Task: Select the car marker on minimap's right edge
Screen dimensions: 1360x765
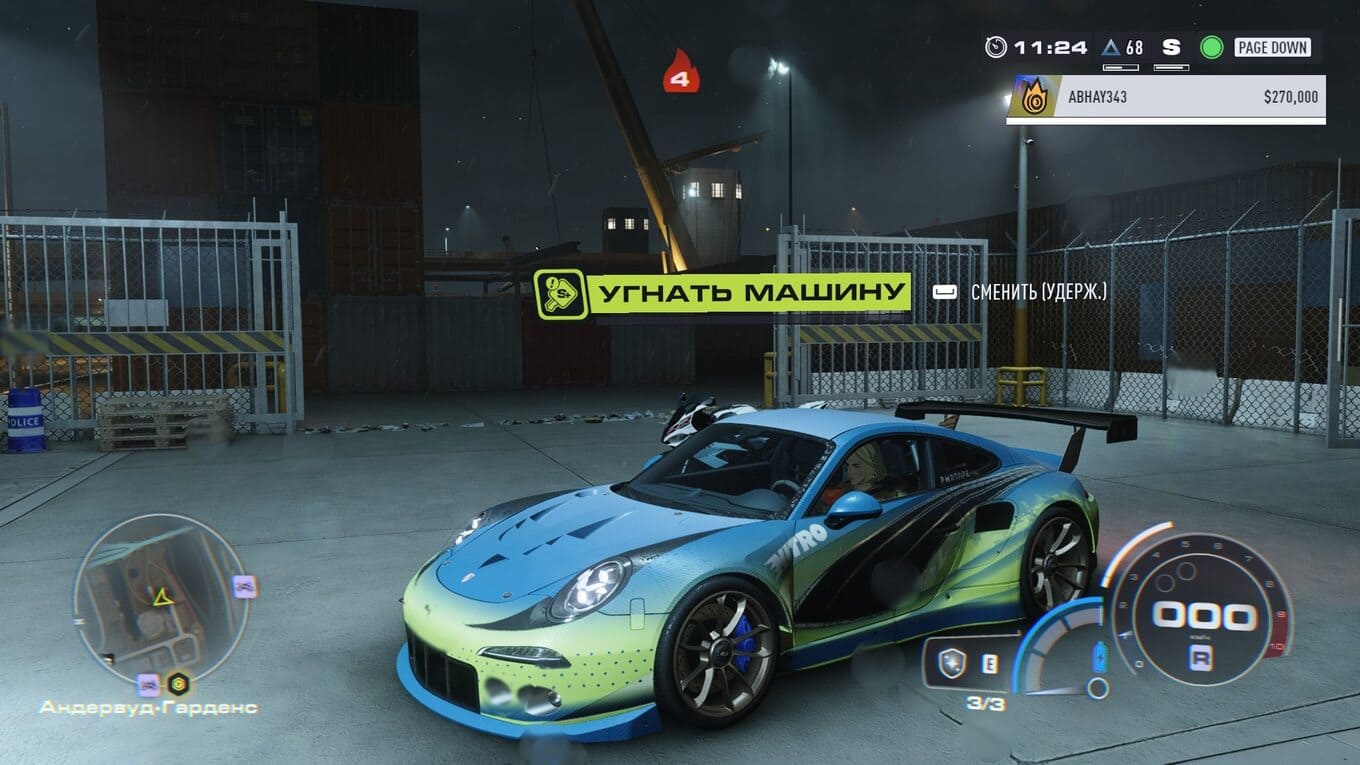Action: 244,586
